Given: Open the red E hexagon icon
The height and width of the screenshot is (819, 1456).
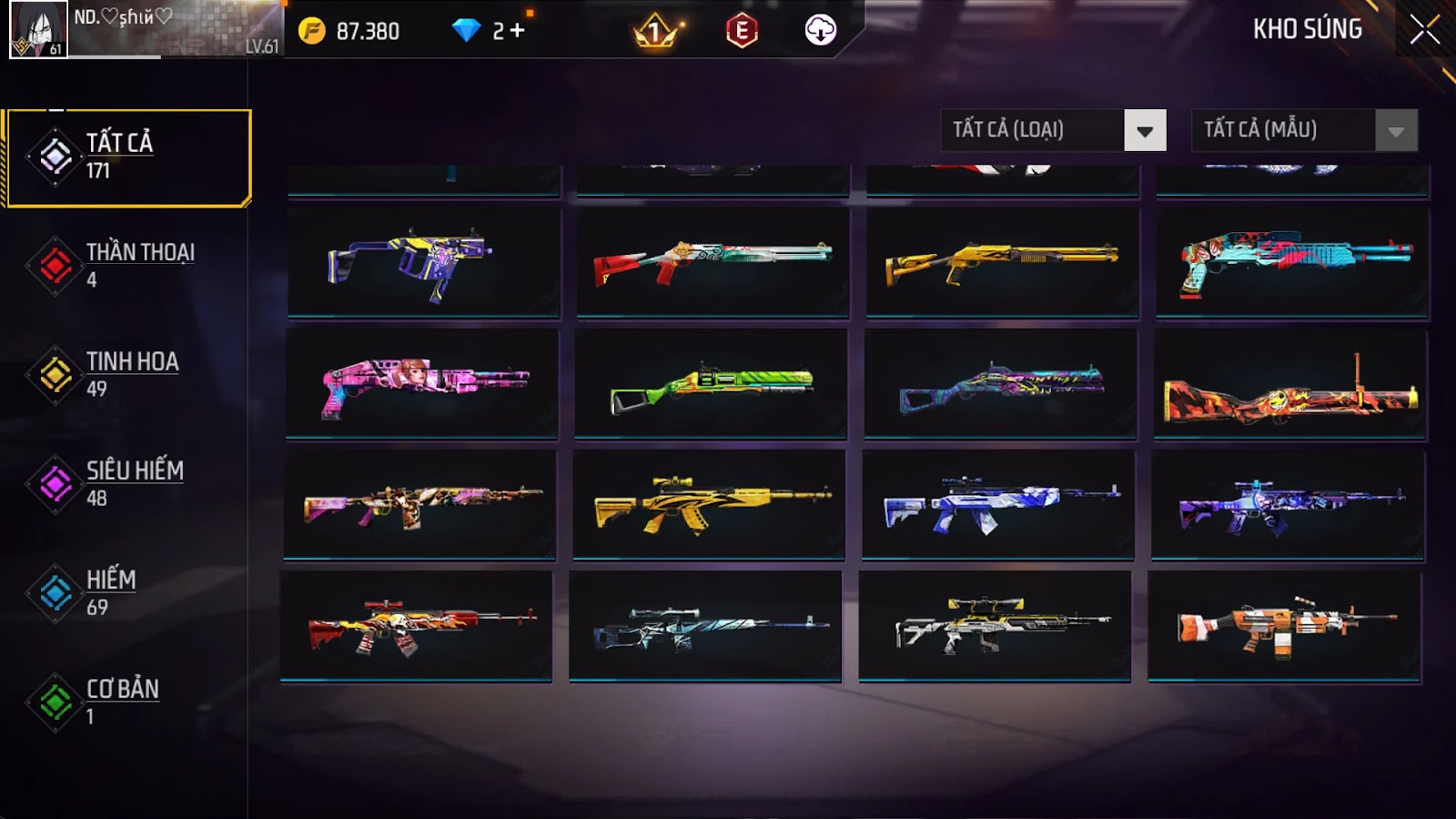Looking at the screenshot, I should coord(742,31).
